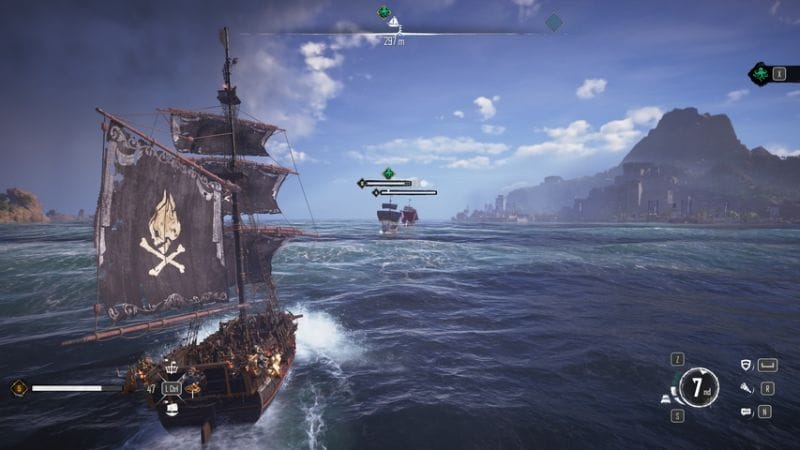800x450 pixels.
Task: Select the grey diamond marker on compass
Action: click(553, 22)
